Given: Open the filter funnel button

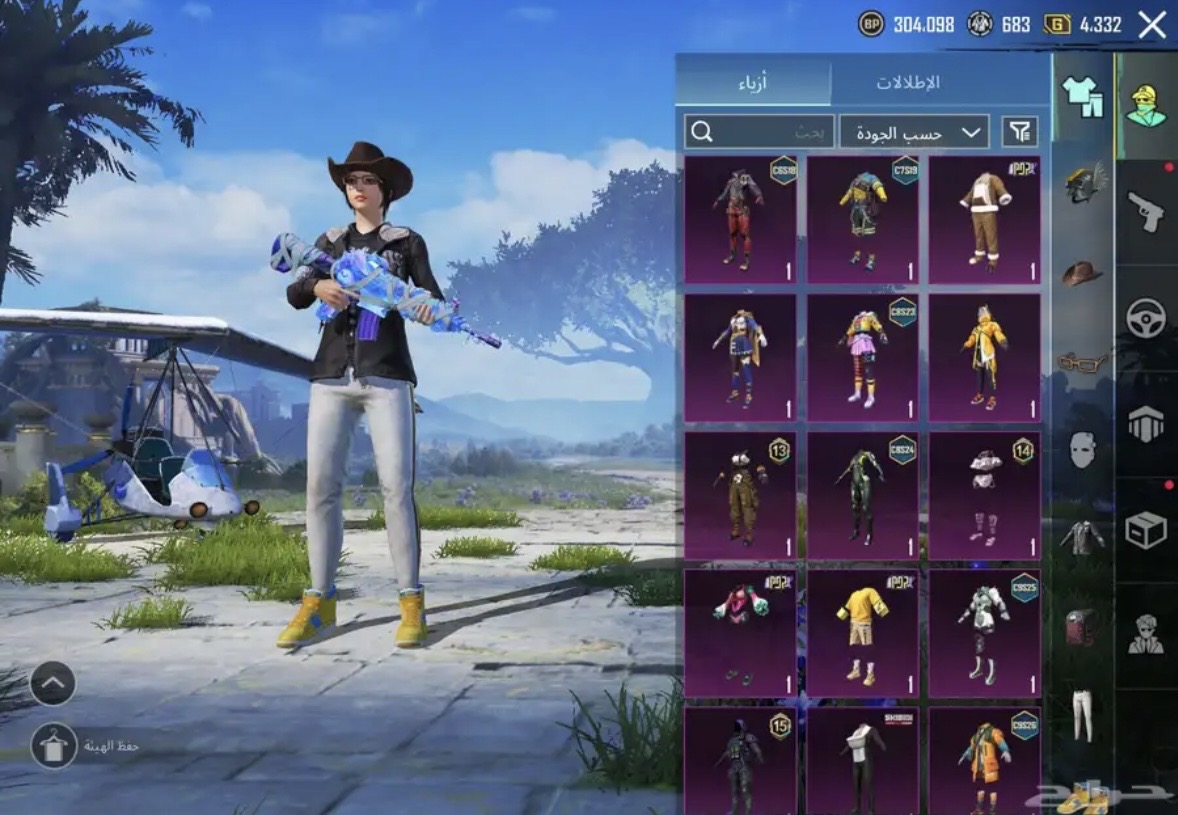Looking at the screenshot, I should [1019, 131].
